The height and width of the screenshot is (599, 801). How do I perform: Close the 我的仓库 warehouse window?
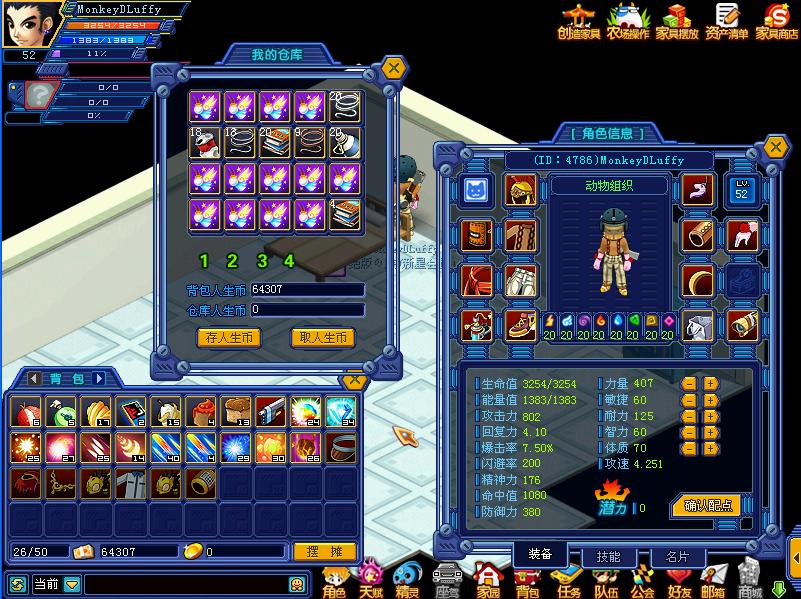coord(395,68)
